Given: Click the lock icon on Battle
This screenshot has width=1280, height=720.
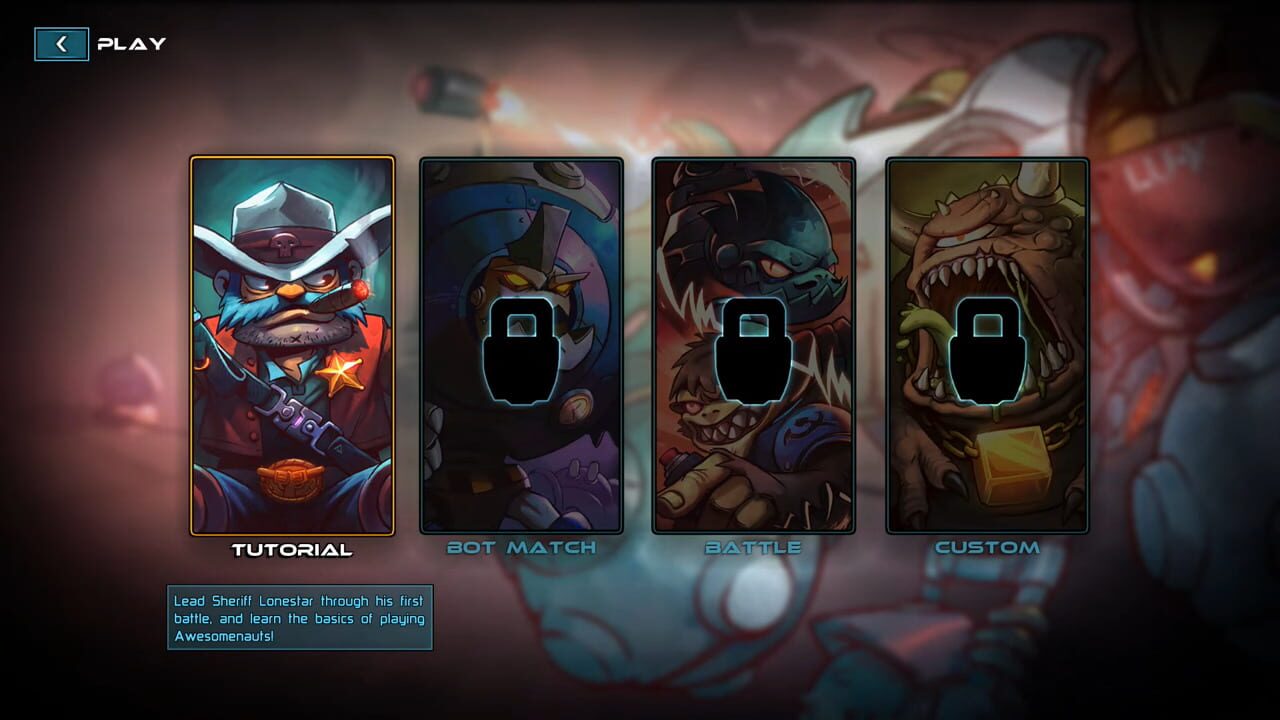Looking at the screenshot, I should pos(751,352).
